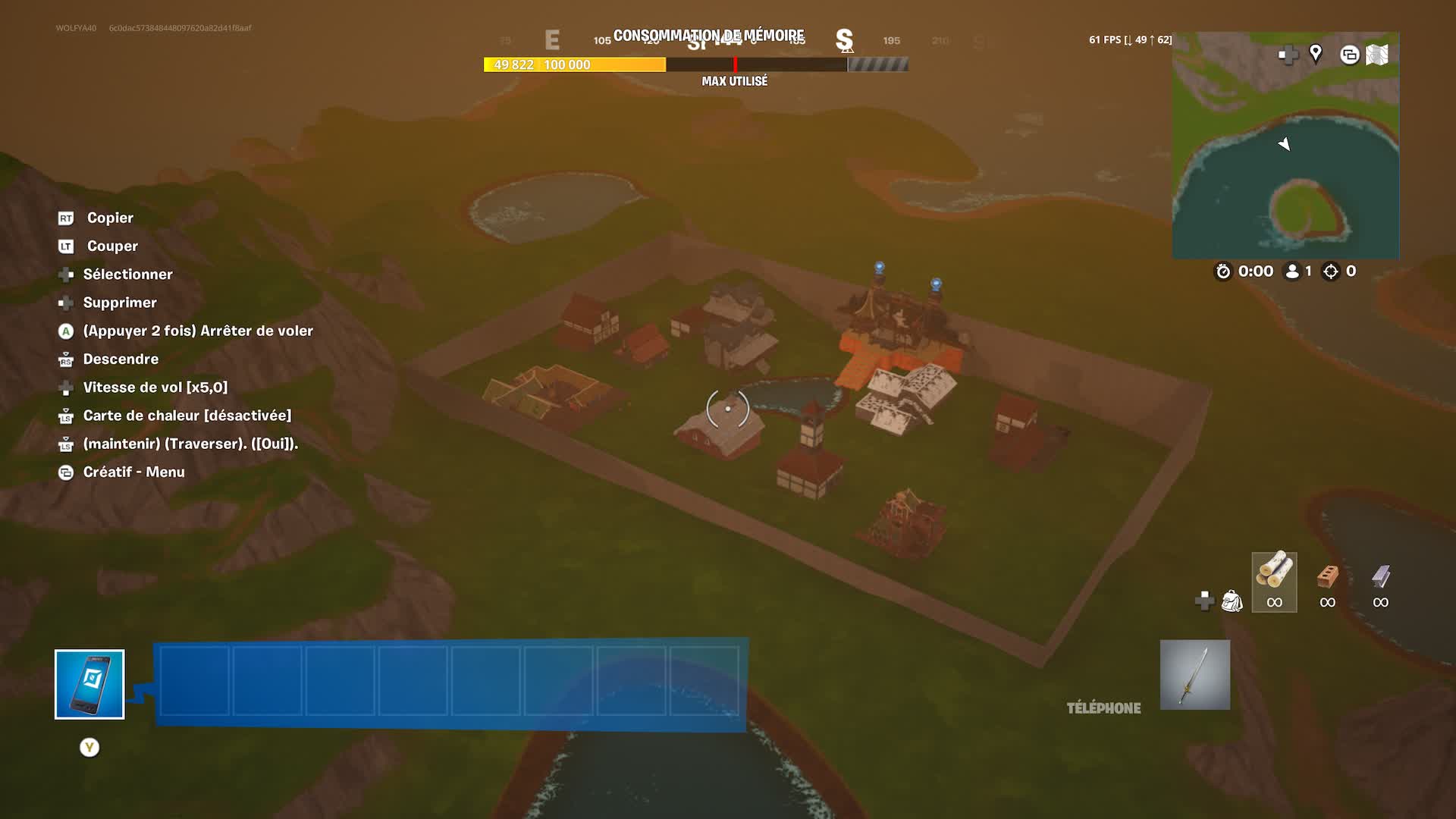
Task: Click the Sélectionner command
Action: (x=127, y=275)
